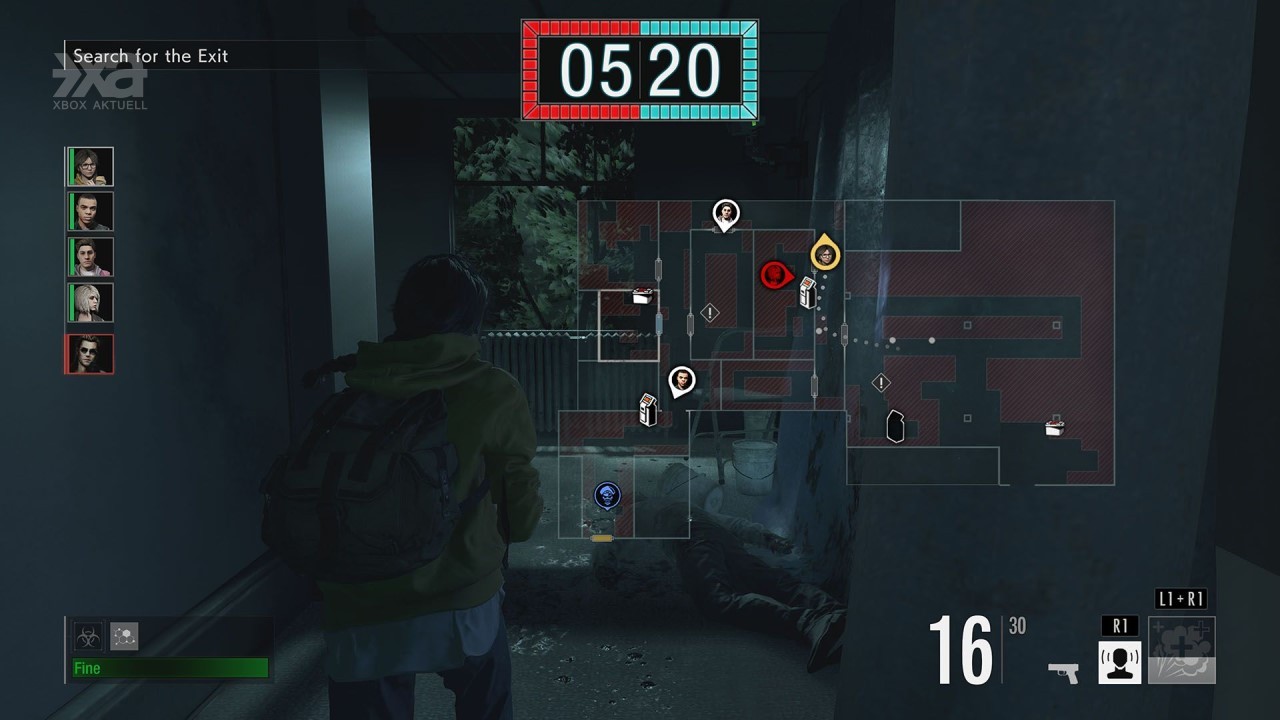Click the yellow player marker on the map
This screenshot has height=720, width=1280.
click(825, 254)
